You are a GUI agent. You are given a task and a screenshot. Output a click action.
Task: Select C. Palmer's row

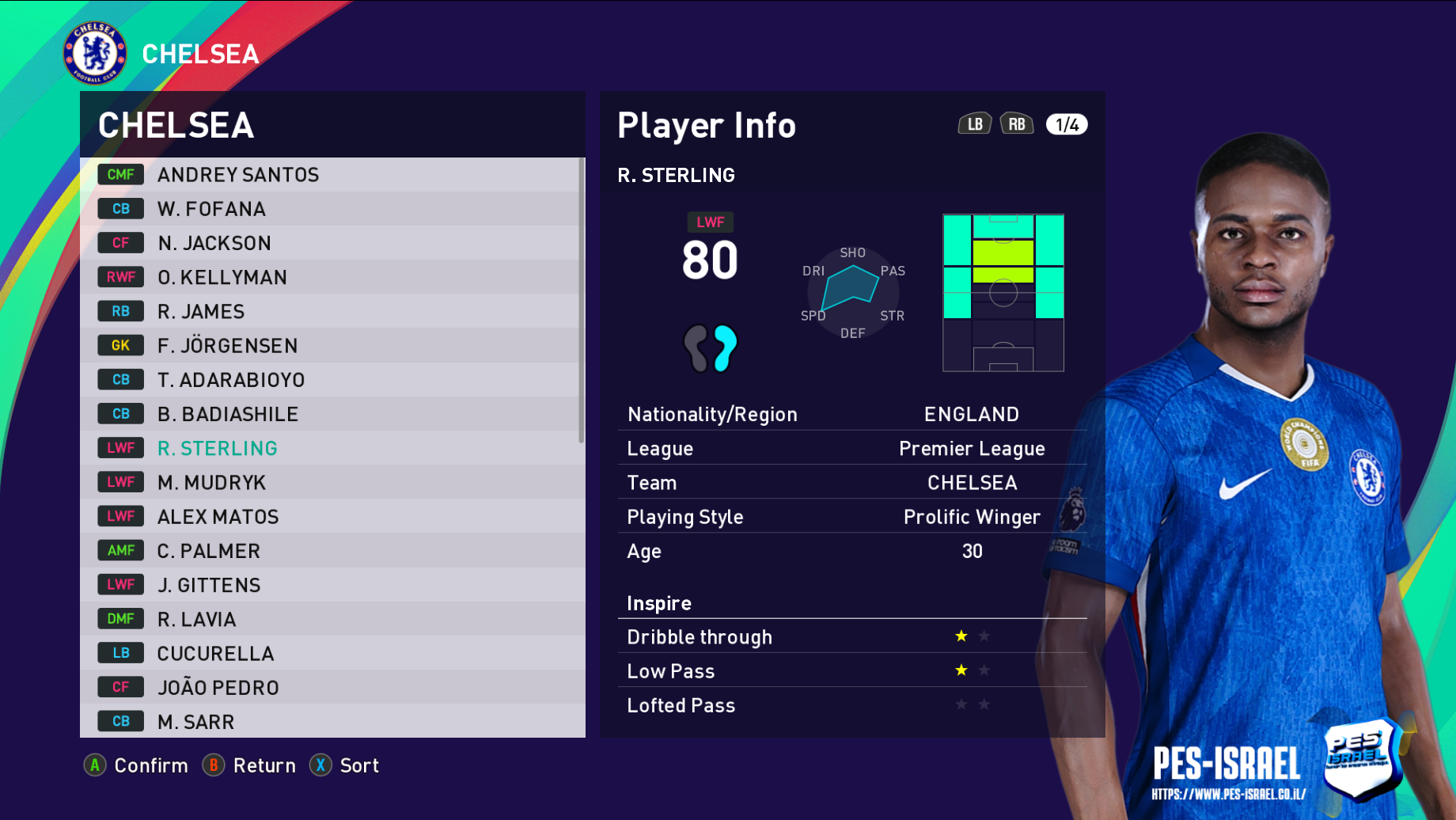click(x=209, y=551)
